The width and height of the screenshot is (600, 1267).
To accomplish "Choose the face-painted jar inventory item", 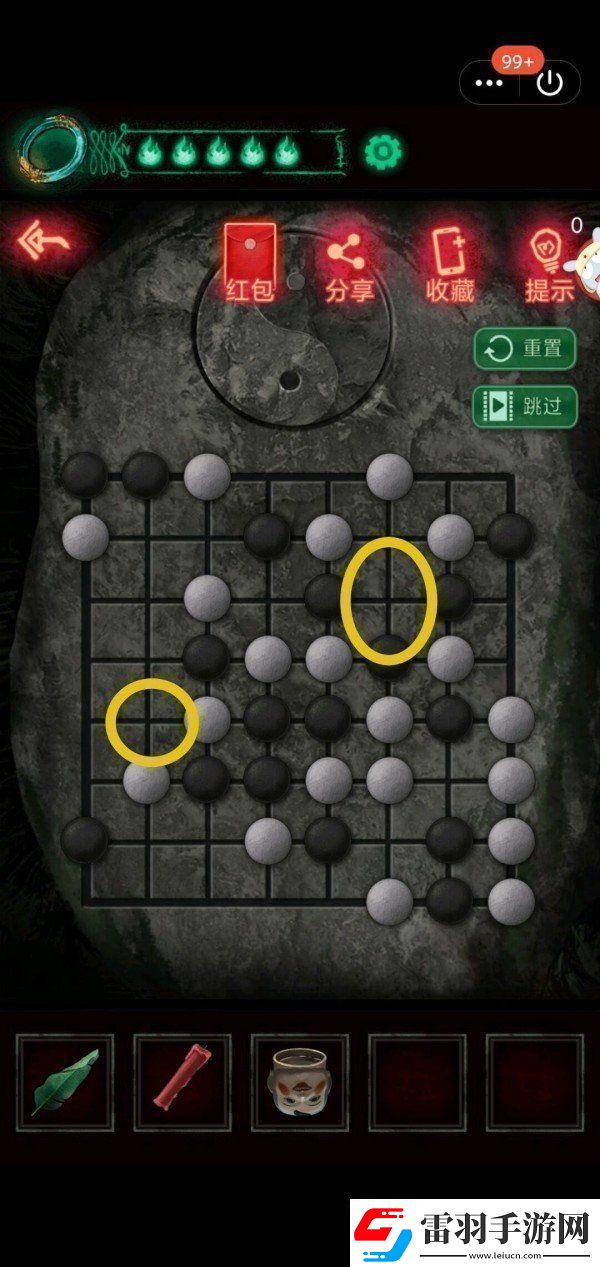I will pyautogui.click(x=299, y=1082).
